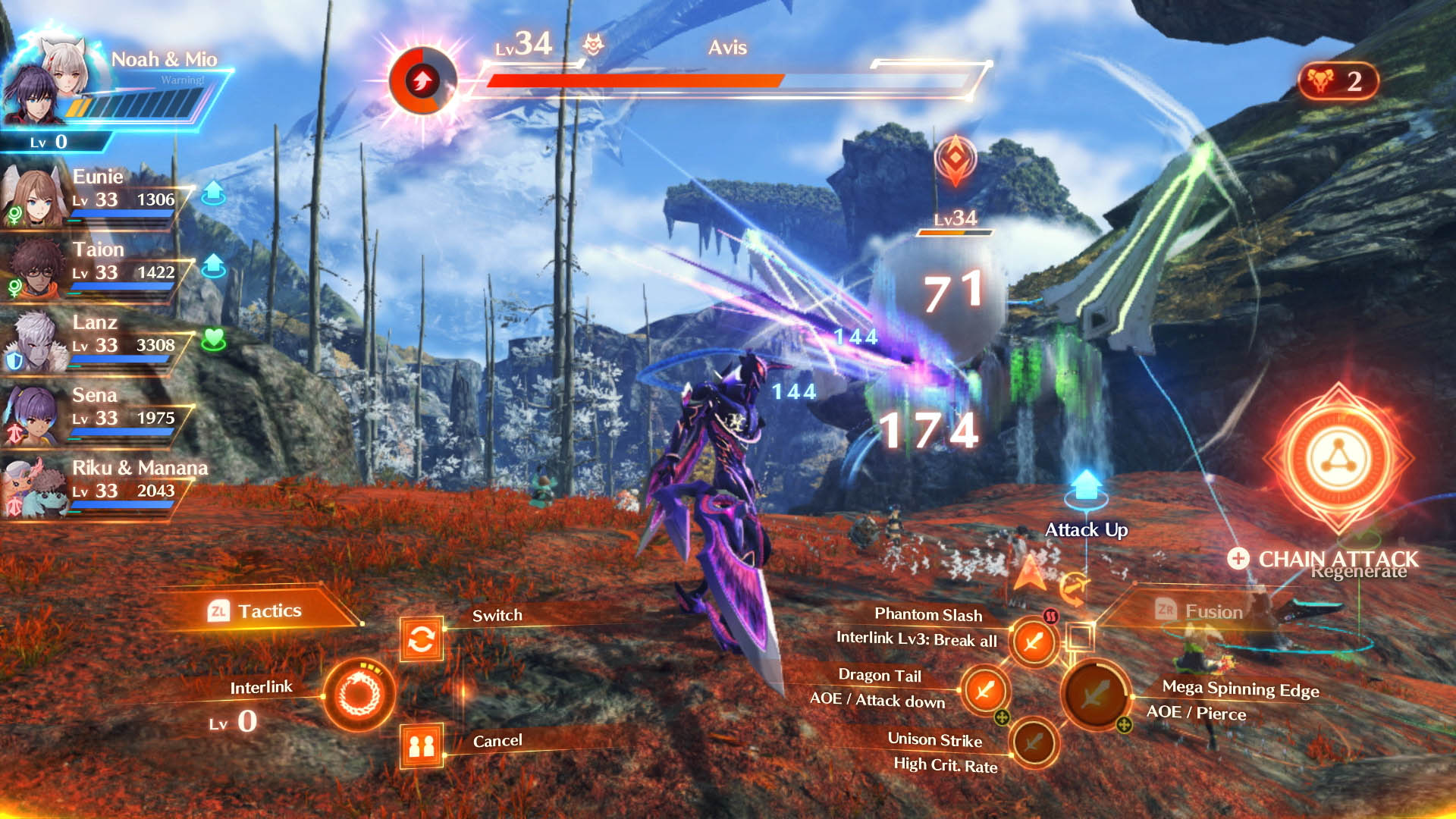Image resolution: width=1456 pixels, height=819 pixels.
Task: Select the Switch command icon
Action: click(422, 639)
